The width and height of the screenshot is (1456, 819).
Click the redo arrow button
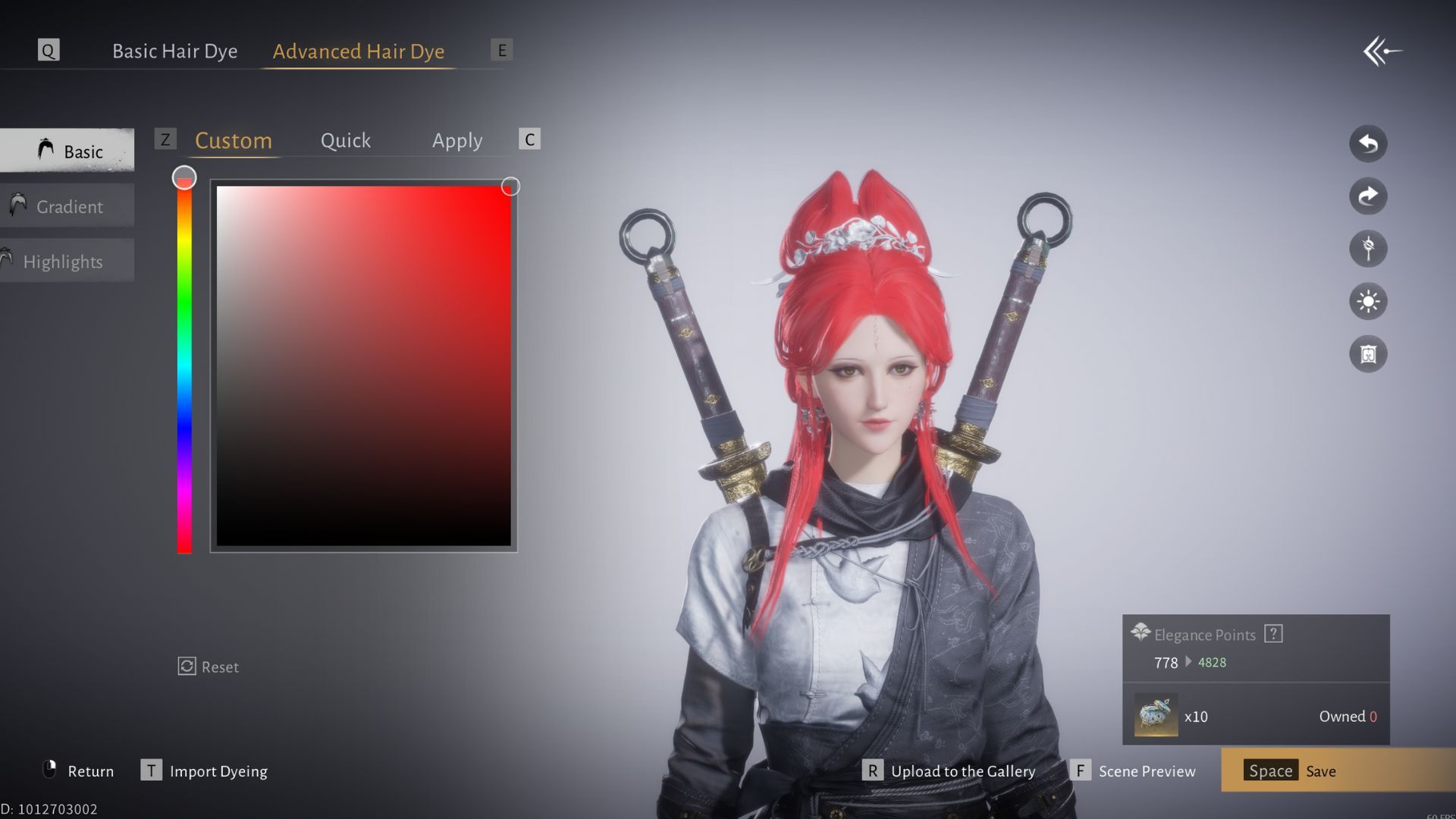[1368, 196]
